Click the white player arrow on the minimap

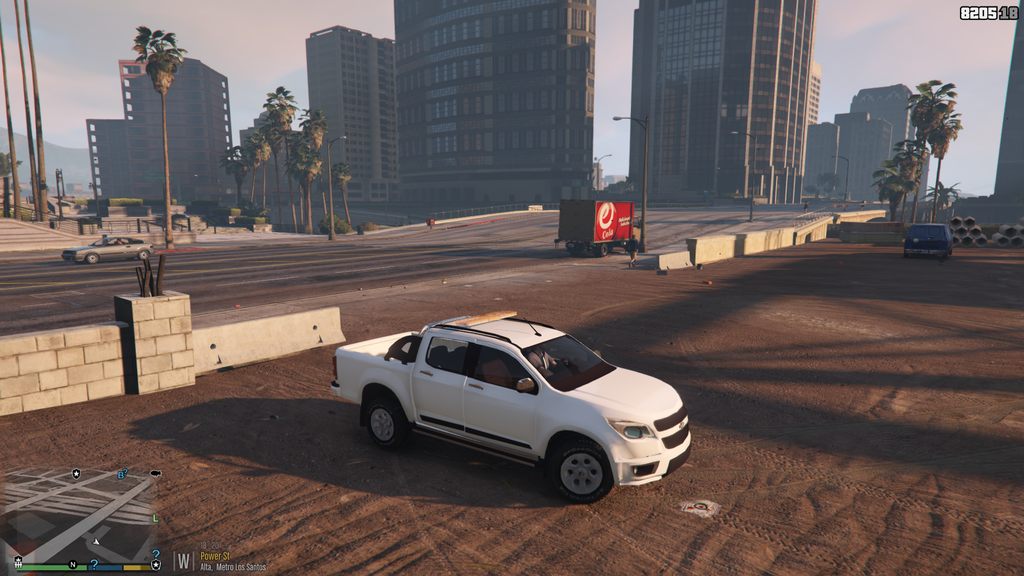point(96,540)
